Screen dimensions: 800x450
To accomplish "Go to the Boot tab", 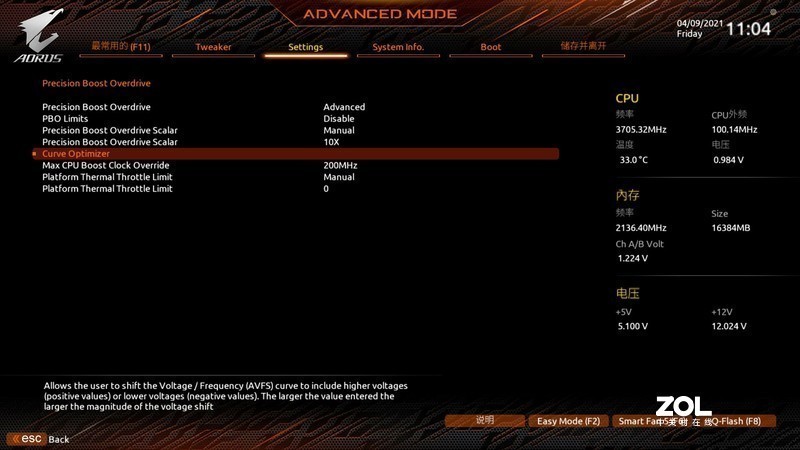I will (x=491, y=47).
